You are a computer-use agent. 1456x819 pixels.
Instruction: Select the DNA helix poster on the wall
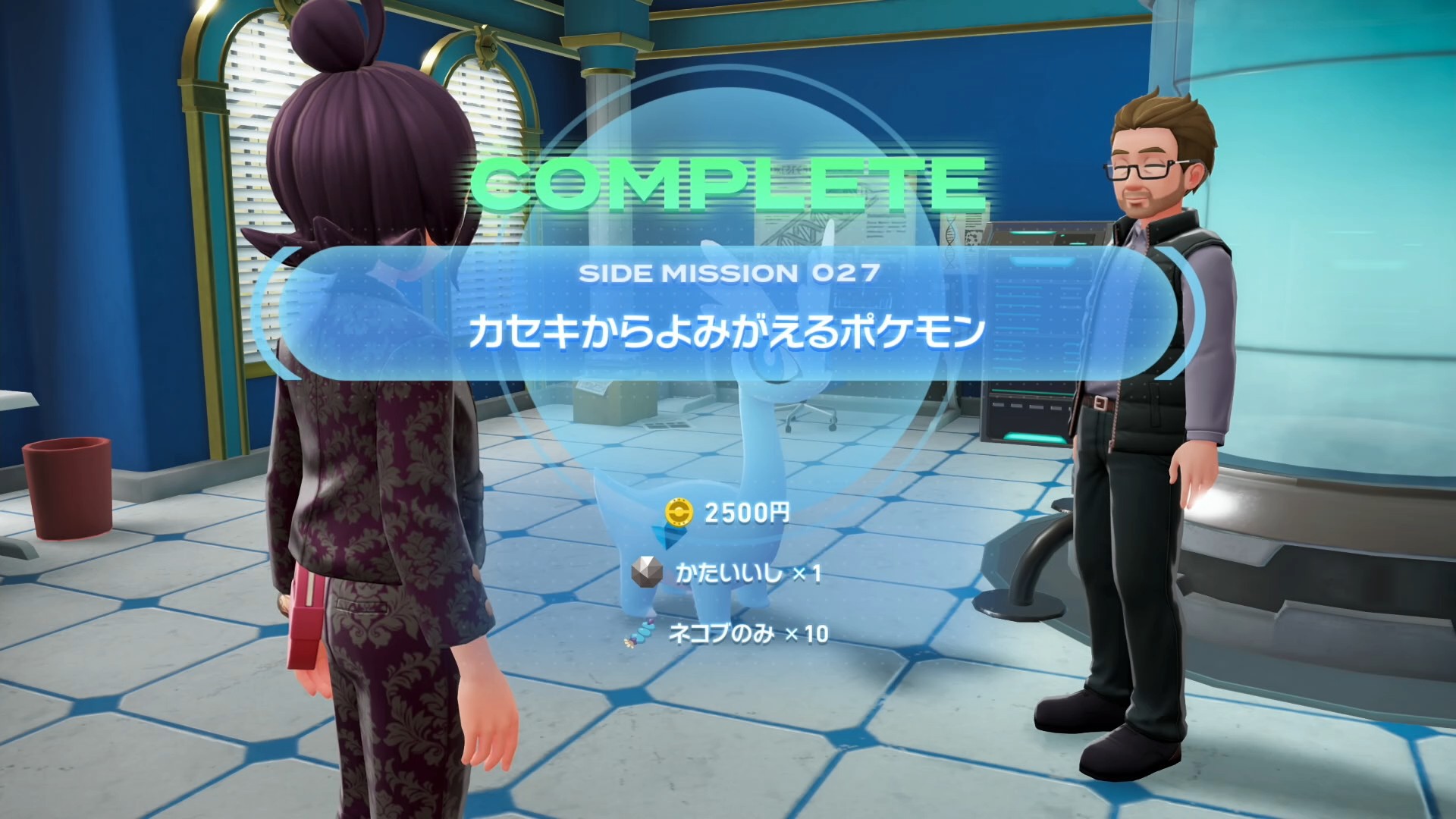(950, 231)
